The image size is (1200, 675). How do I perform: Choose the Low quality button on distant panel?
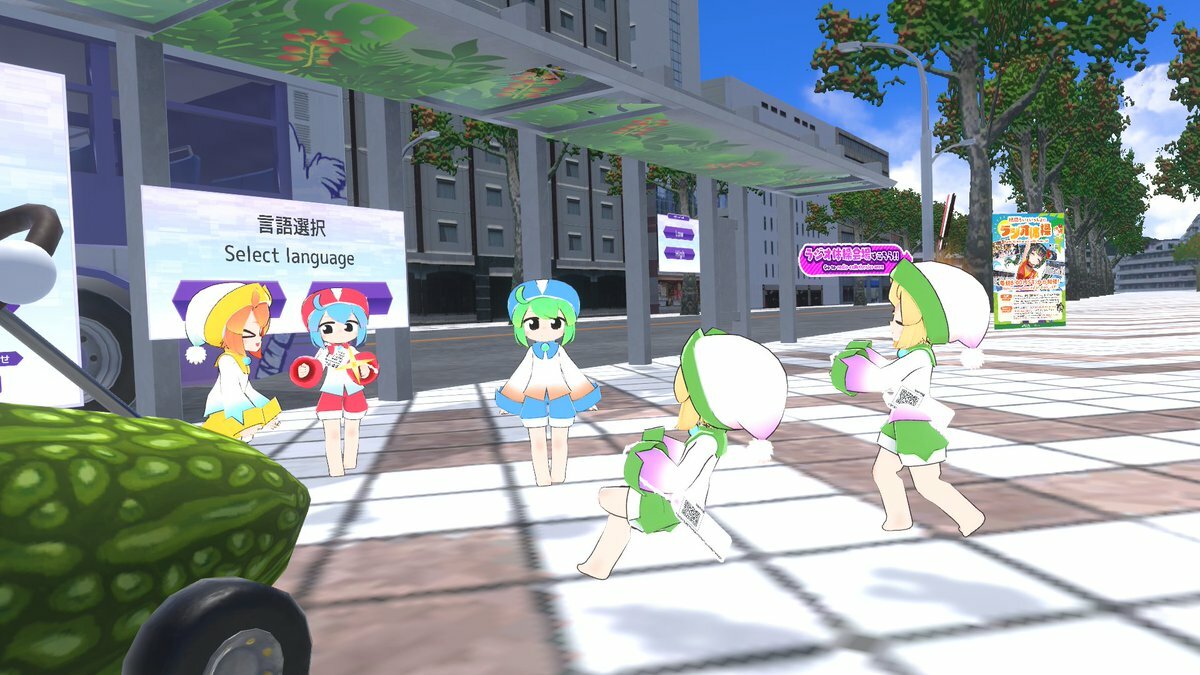coord(679,232)
